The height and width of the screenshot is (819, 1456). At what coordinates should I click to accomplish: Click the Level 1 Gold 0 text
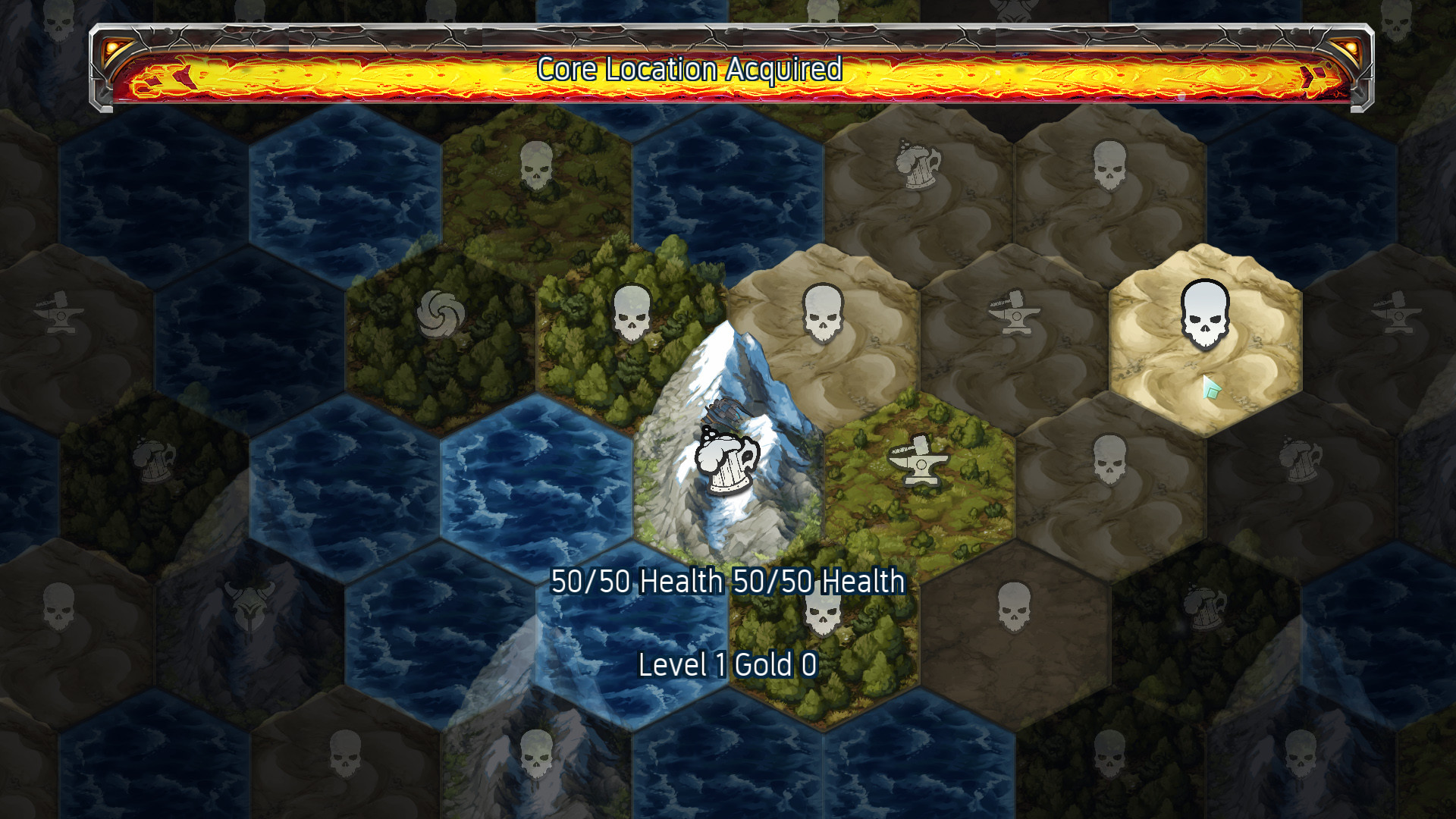pos(726,666)
